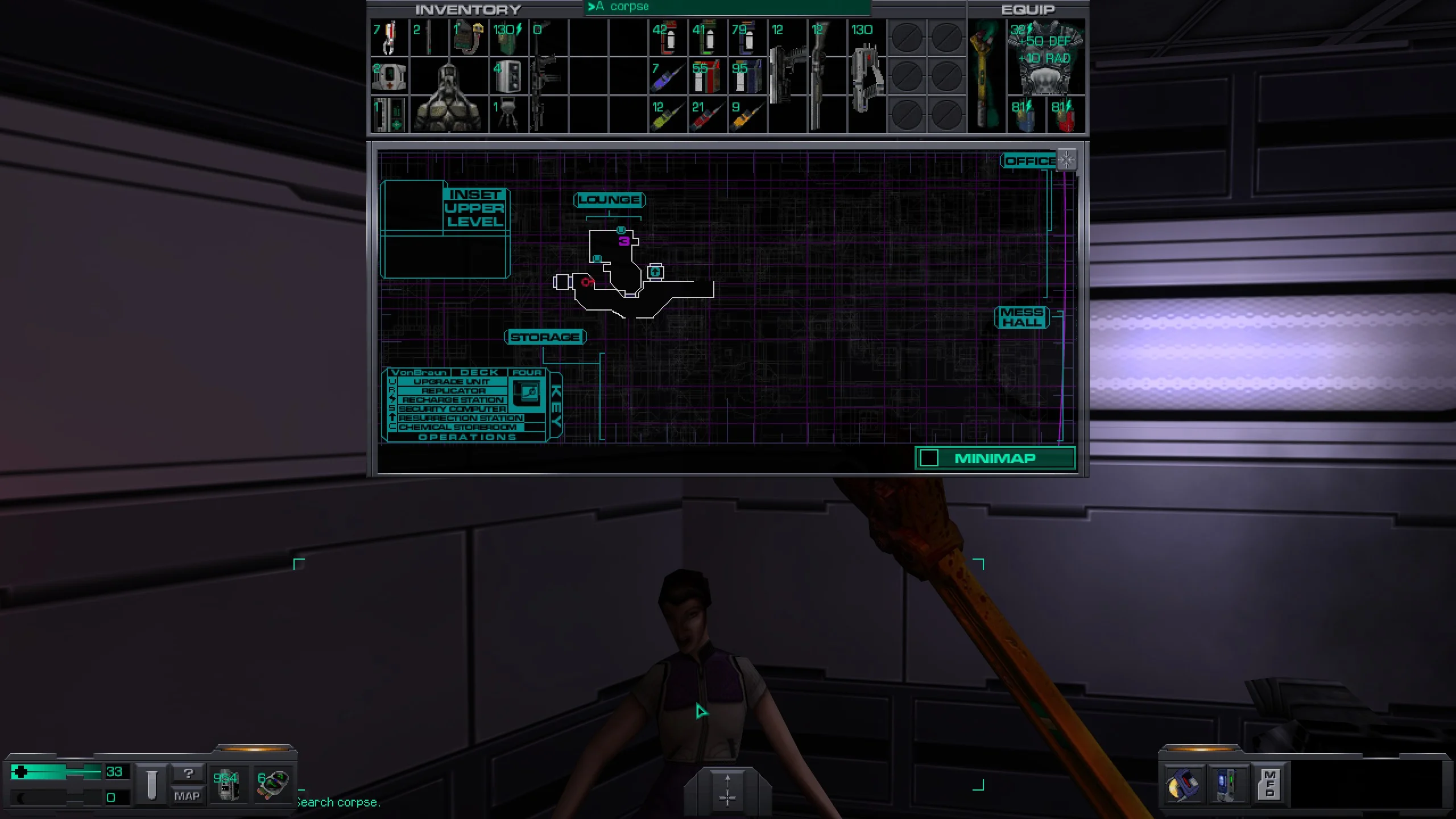
Task: Select the yellow hypo stack of 9
Action: [746, 115]
